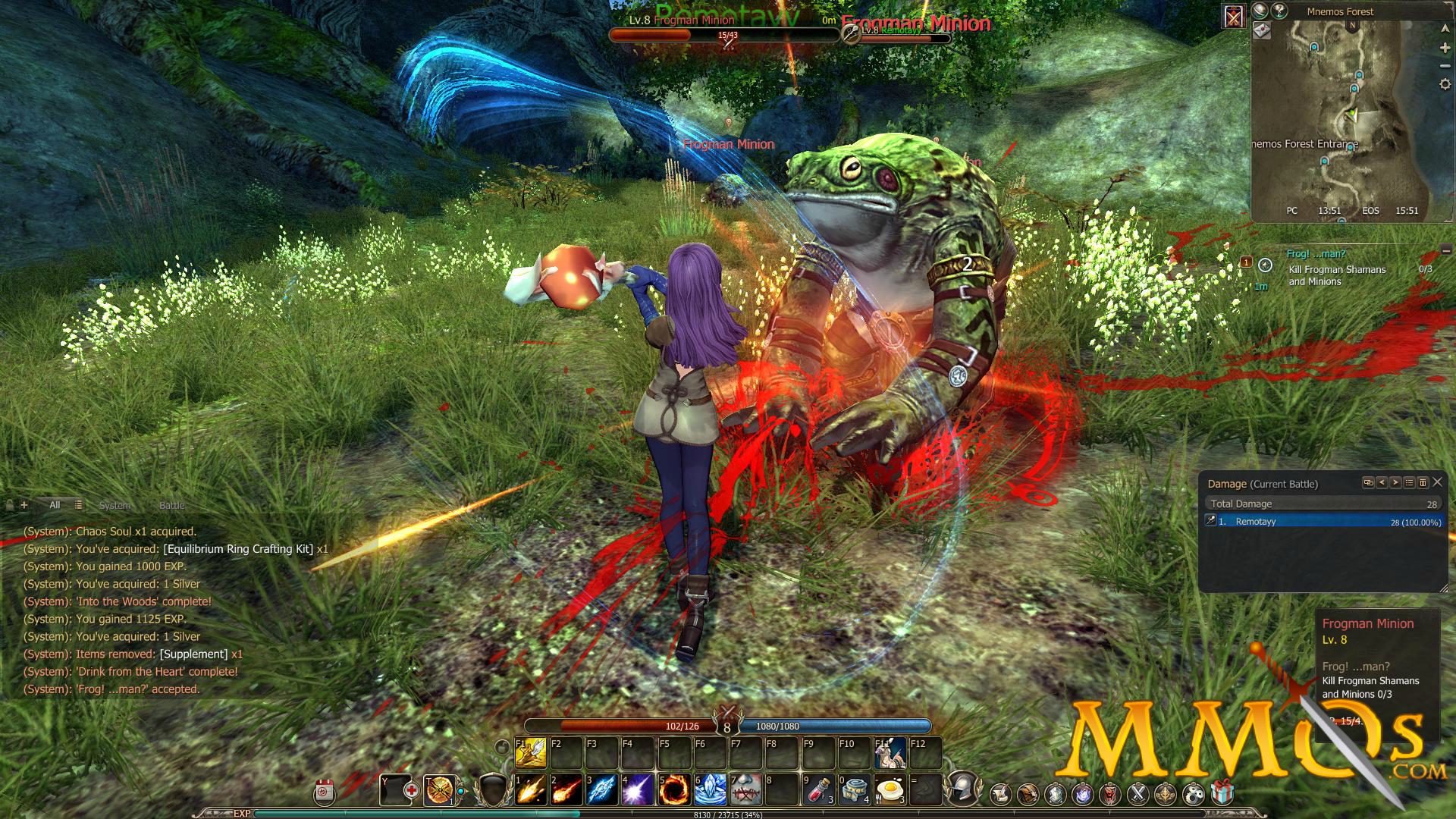Select Remotayy's row in the damage meter
Screen dimensions: 1456x819
(x=1323, y=522)
